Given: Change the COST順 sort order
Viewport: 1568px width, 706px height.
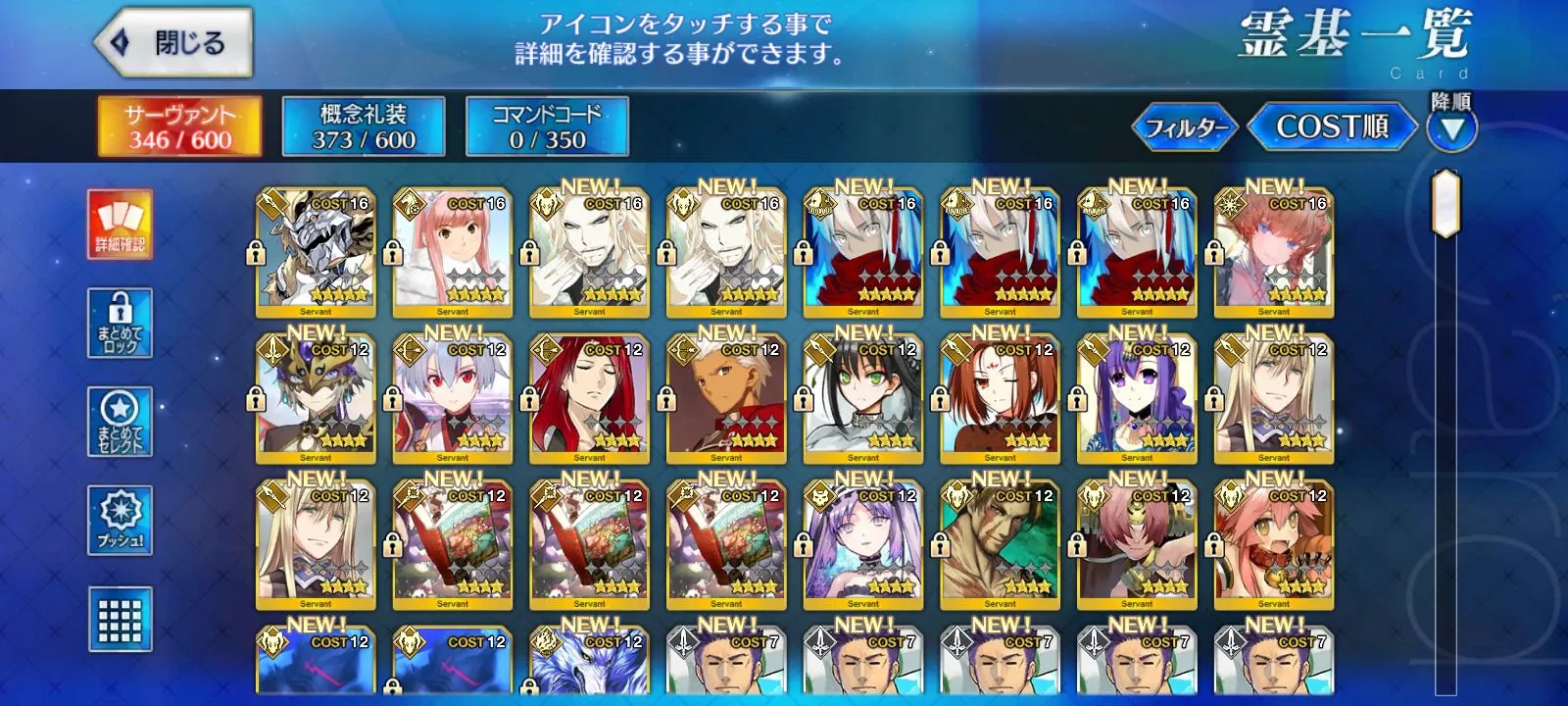Looking at the screenshot, I should pyautogui.click(x=1332, y=126).
